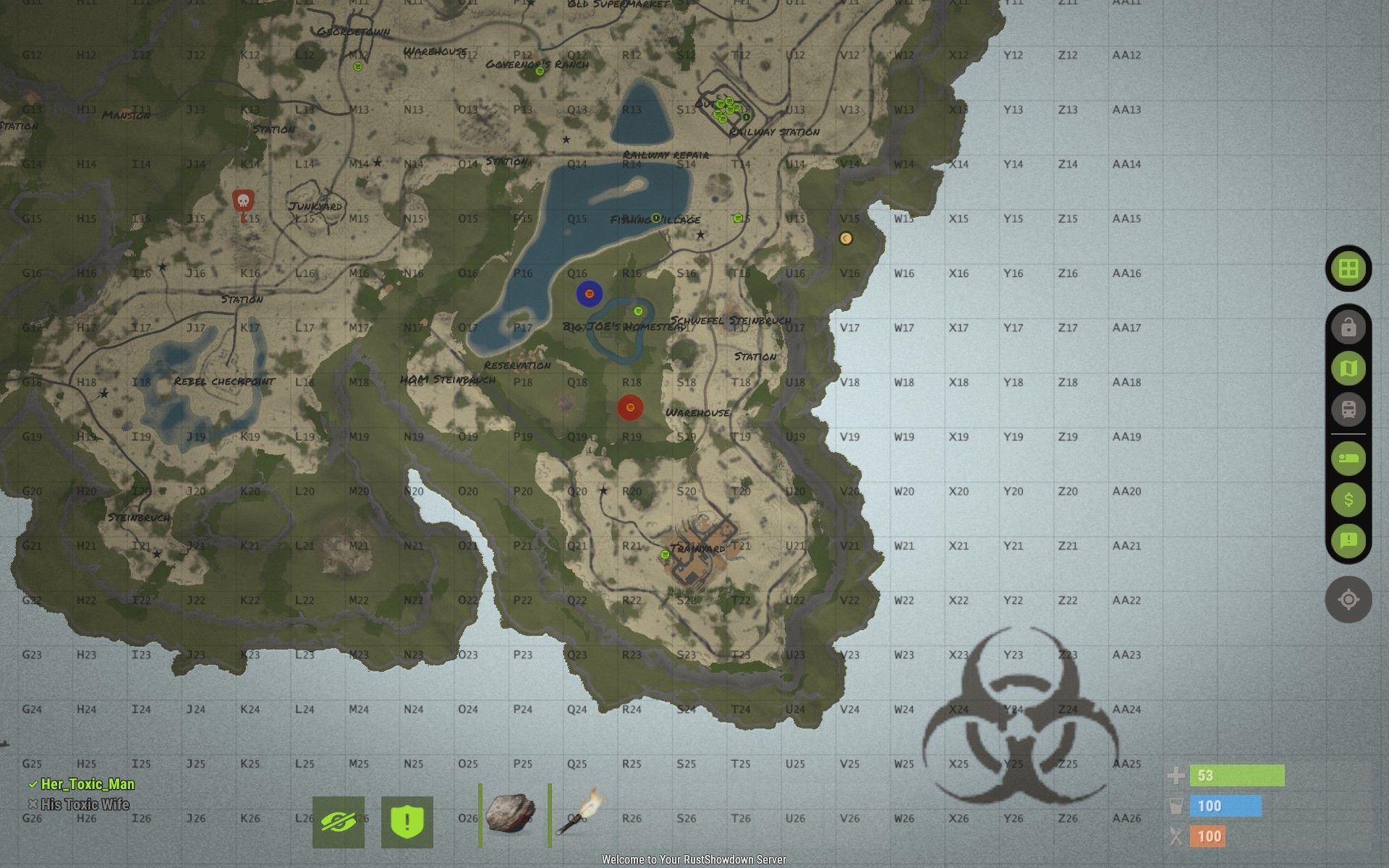
Task: Toggle the exclamation speech bubble button
Action: 1348,540
